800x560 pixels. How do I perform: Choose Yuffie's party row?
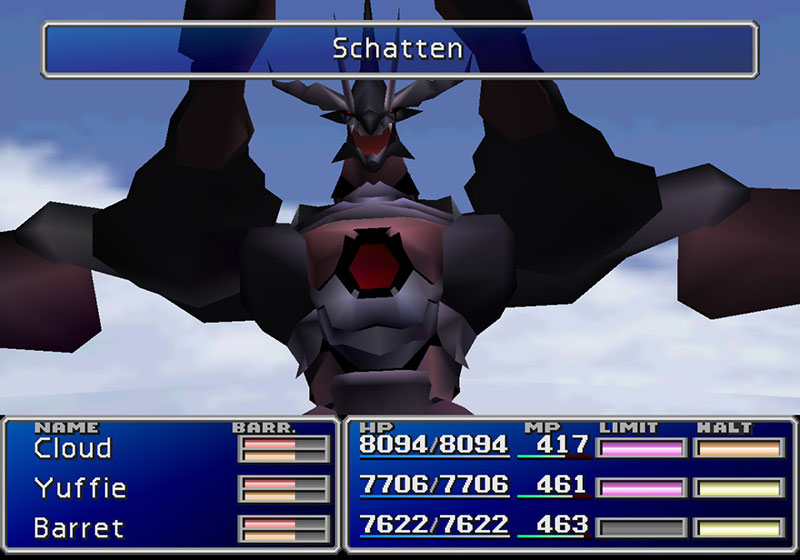[80, 488]
